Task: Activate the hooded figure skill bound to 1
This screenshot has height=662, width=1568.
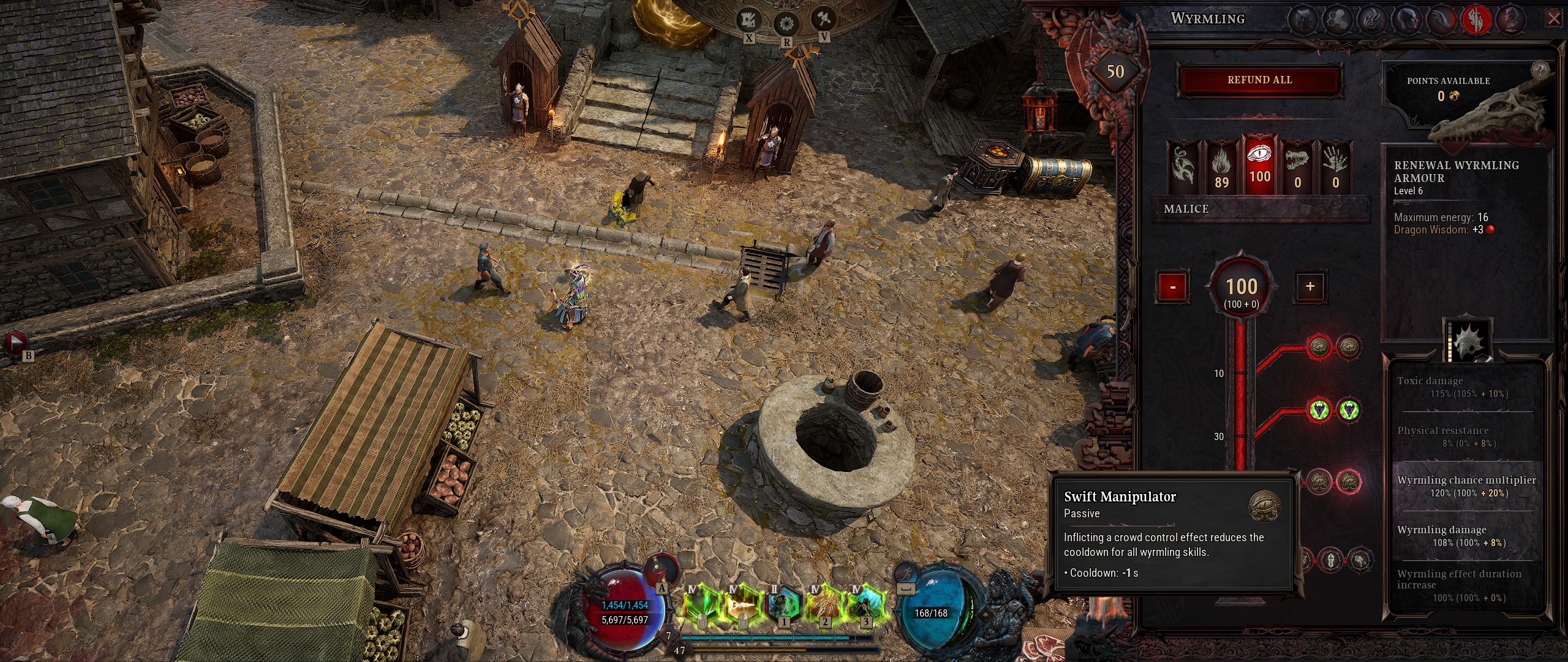Action: tap(784, 604)
